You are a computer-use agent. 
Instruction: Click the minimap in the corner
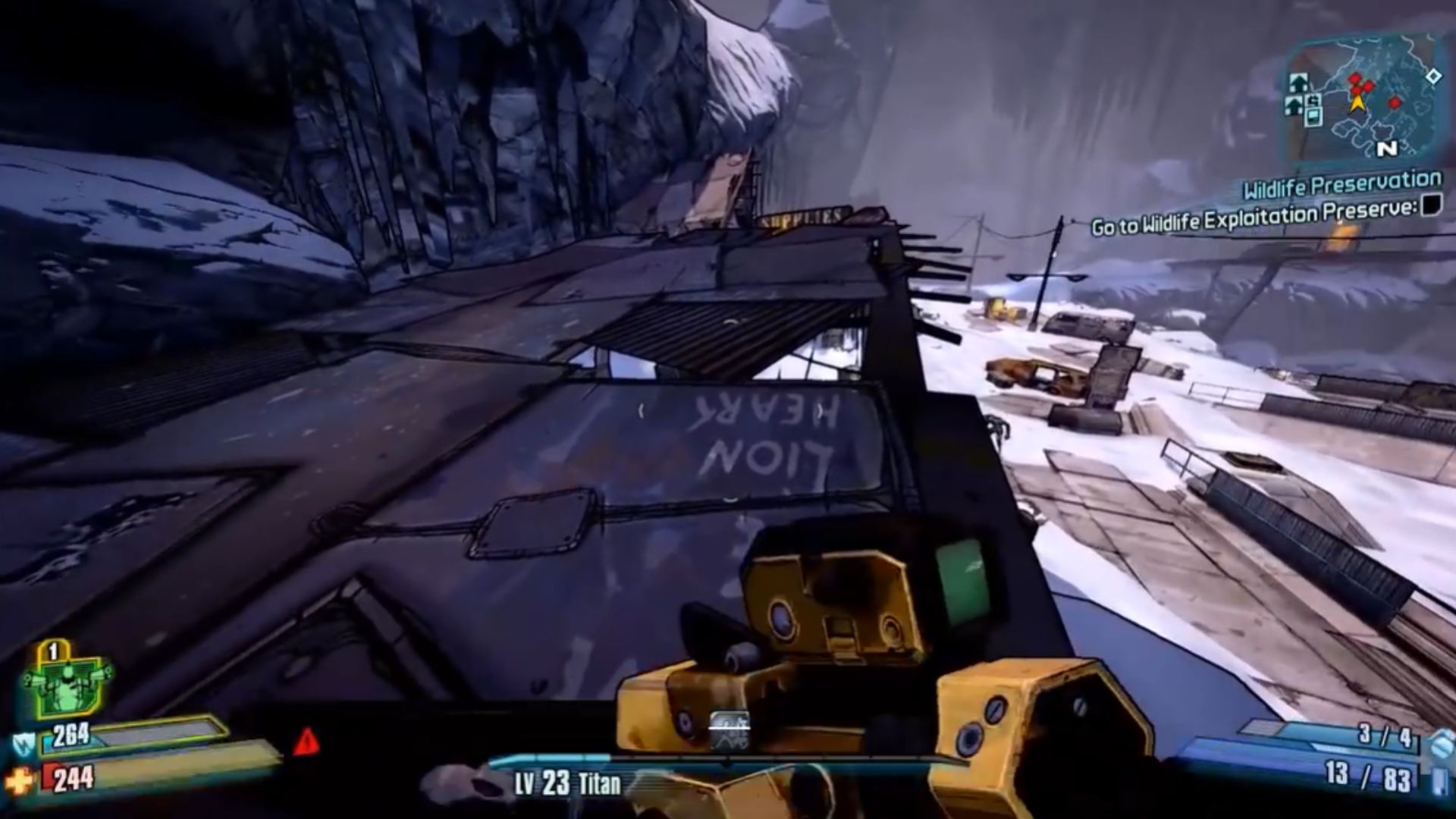pyautogui.click(x=1361, y=99)
